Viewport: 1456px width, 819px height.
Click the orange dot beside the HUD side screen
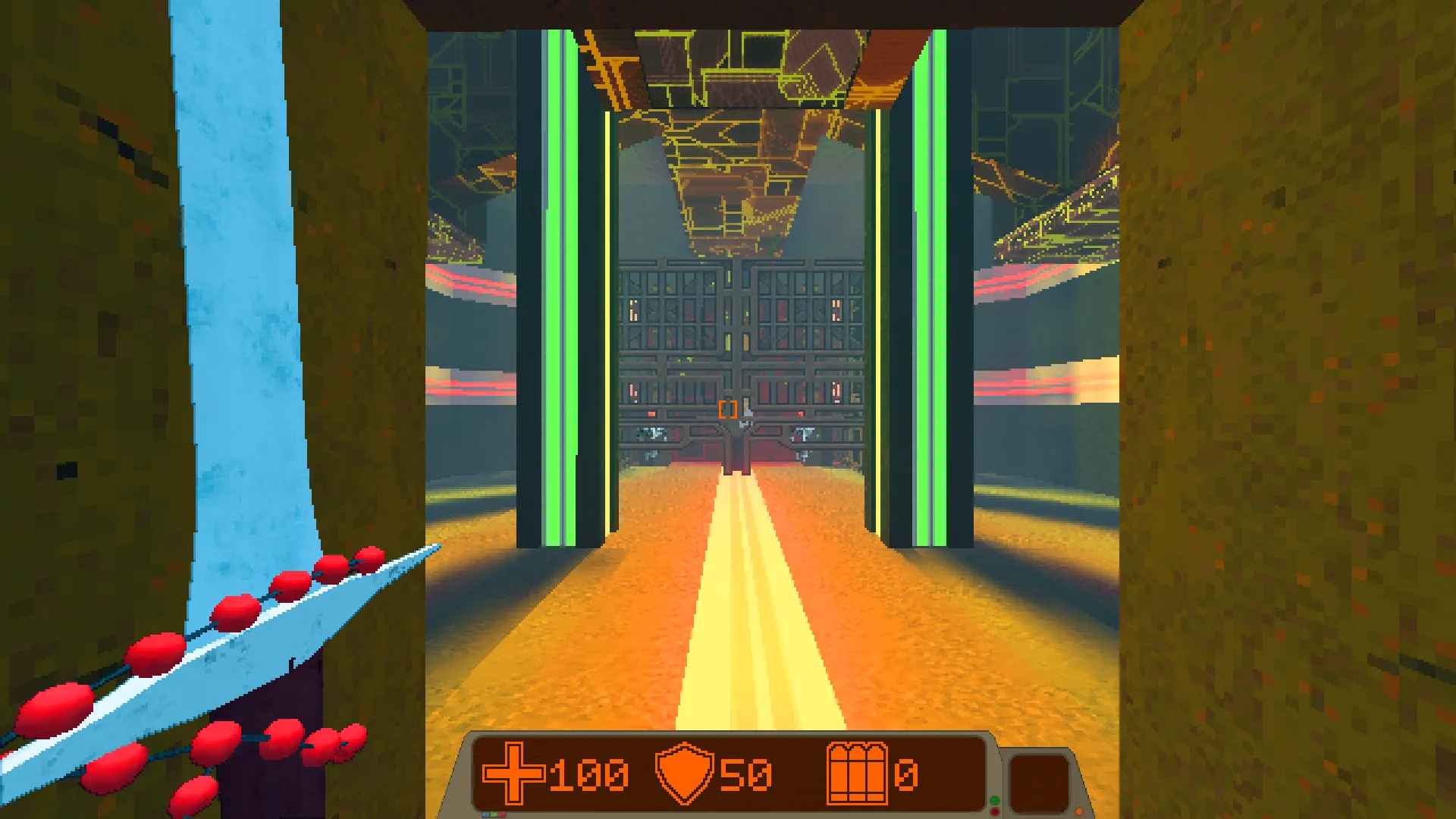coord(1079,812)
